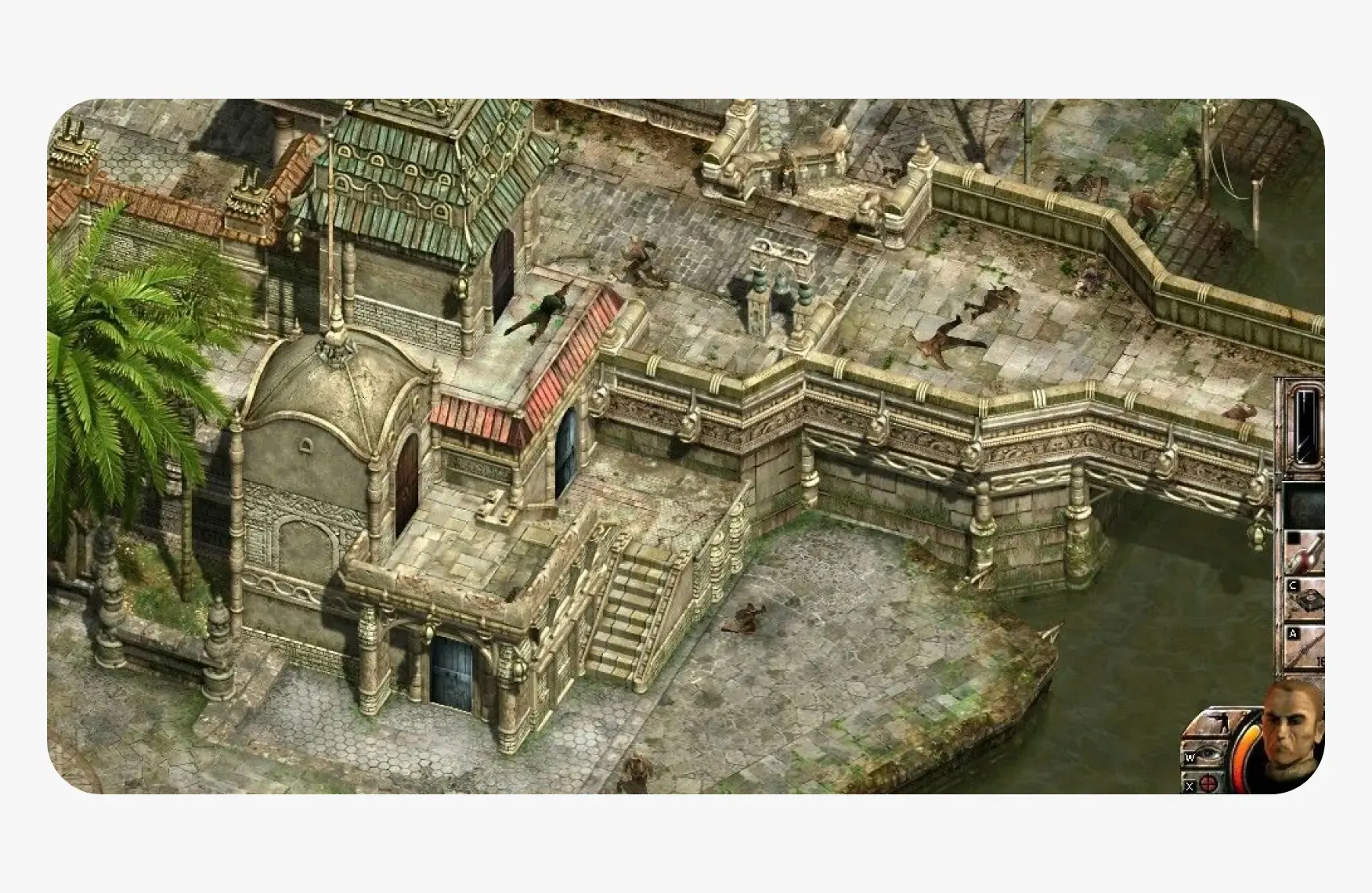Activate attack mode with the X crosshair icon
The image size is (1372, 893).
pyautogui.click(x=1208, y=784)
